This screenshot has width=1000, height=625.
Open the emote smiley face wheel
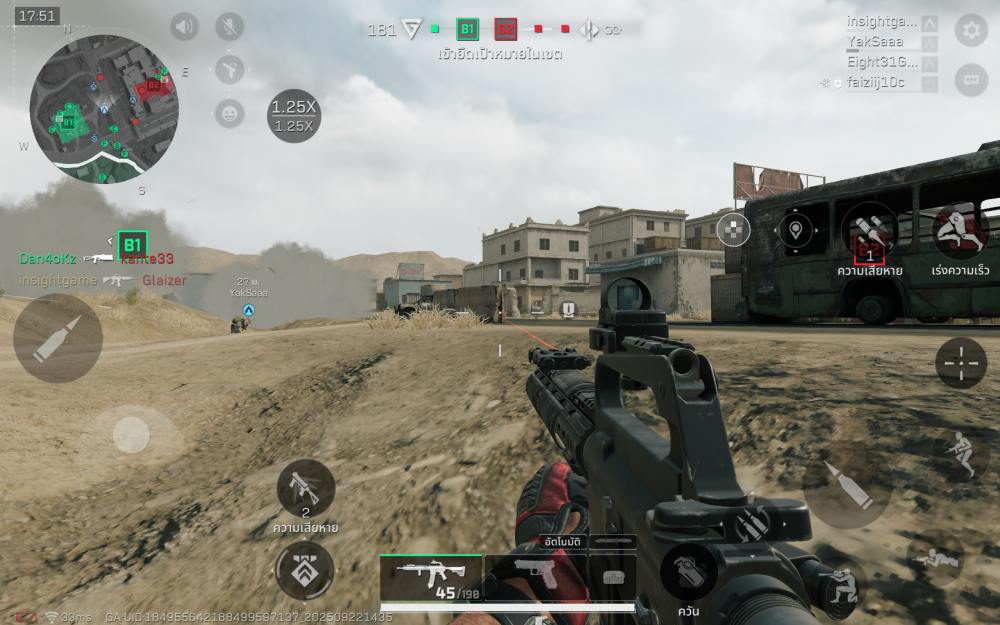click(230, 113)
